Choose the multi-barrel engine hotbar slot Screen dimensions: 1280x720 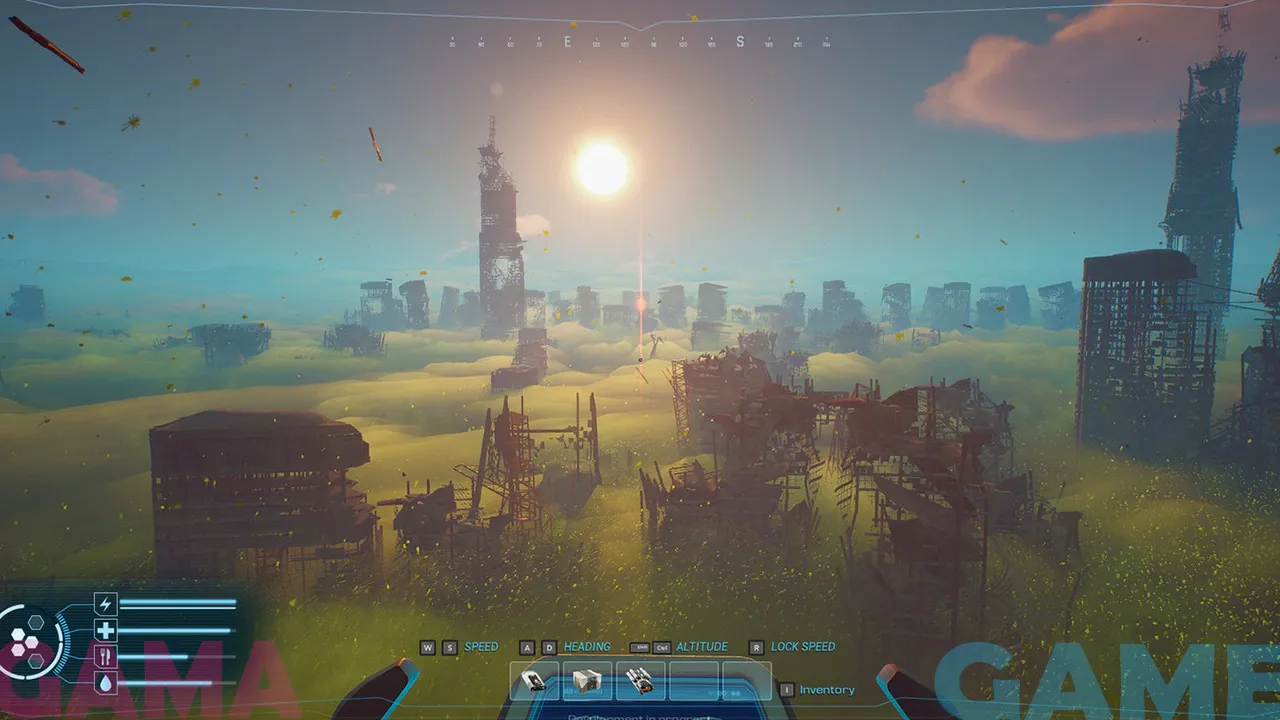tap(640, 681)
